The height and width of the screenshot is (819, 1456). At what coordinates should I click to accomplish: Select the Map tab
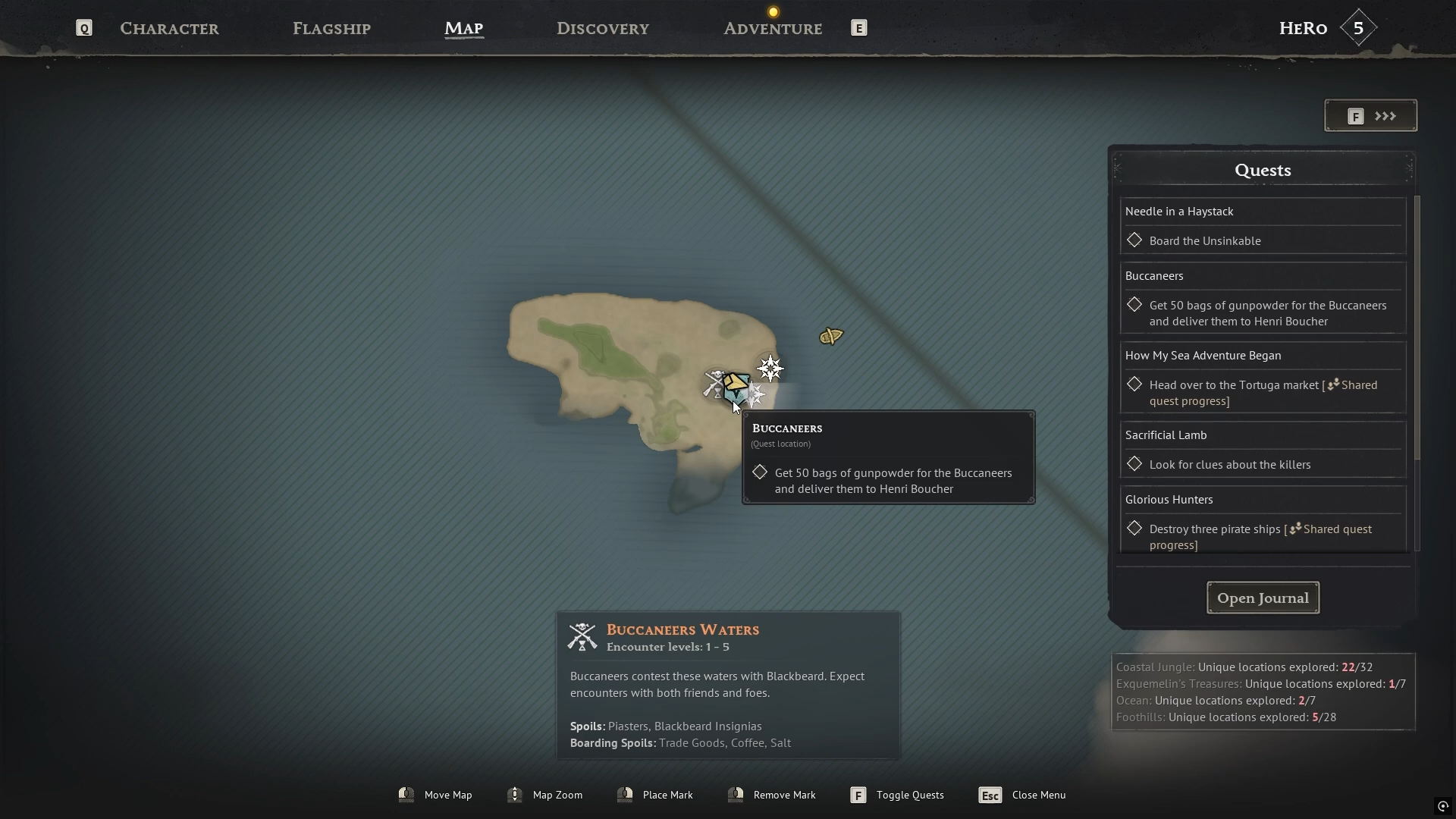coord(463,29)
